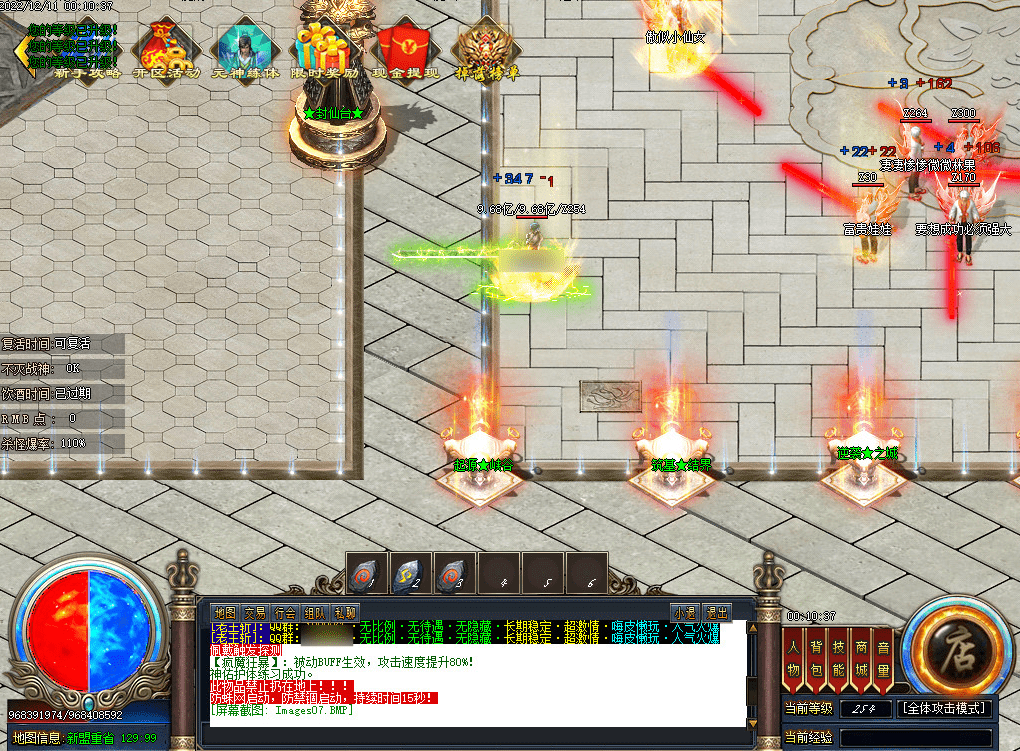This screenshot has width=1020, height=751.
Task: Open the 行会 guild button
Action: [284, 612]
